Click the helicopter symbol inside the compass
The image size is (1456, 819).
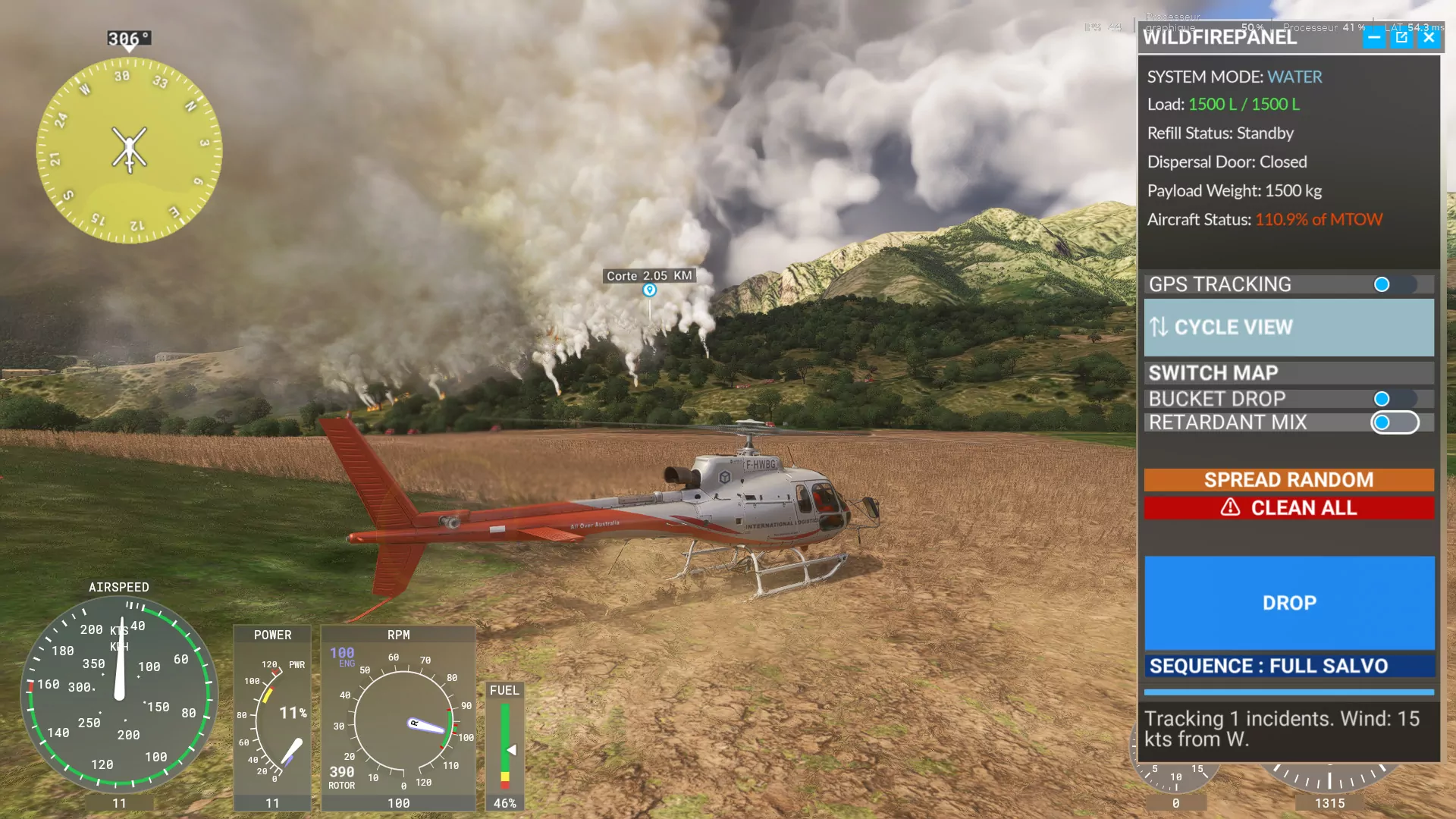pyautogui.click(x=129, y=149)
